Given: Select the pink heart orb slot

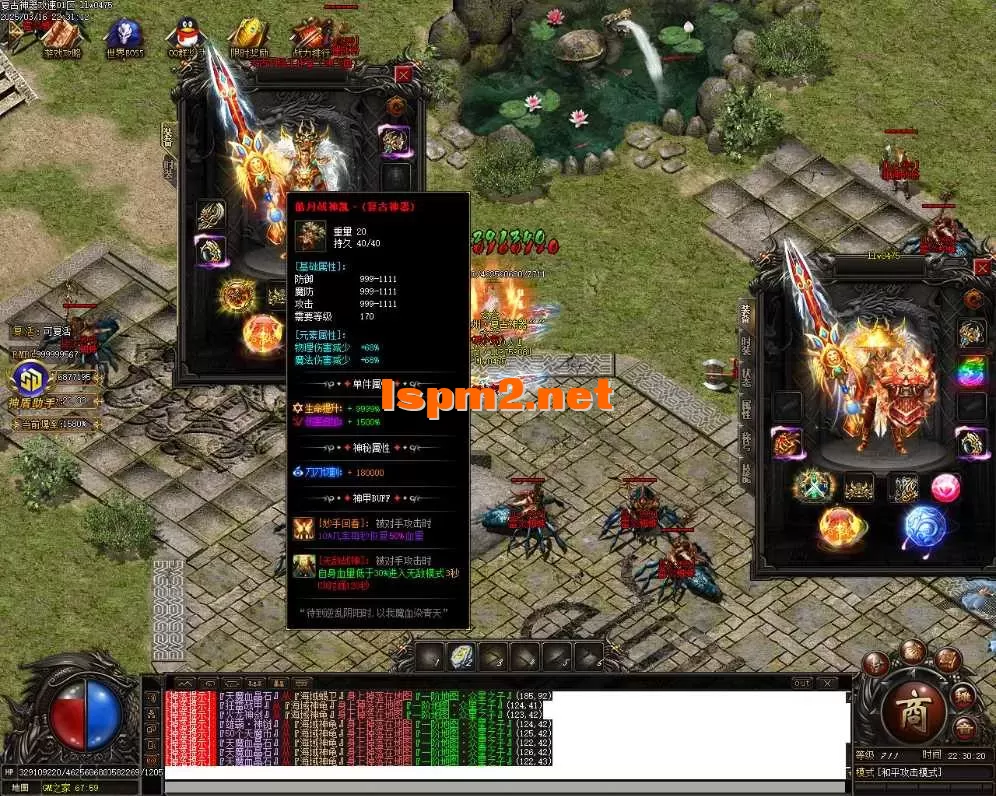Looking at the screenshot, I should click(945, 487).
